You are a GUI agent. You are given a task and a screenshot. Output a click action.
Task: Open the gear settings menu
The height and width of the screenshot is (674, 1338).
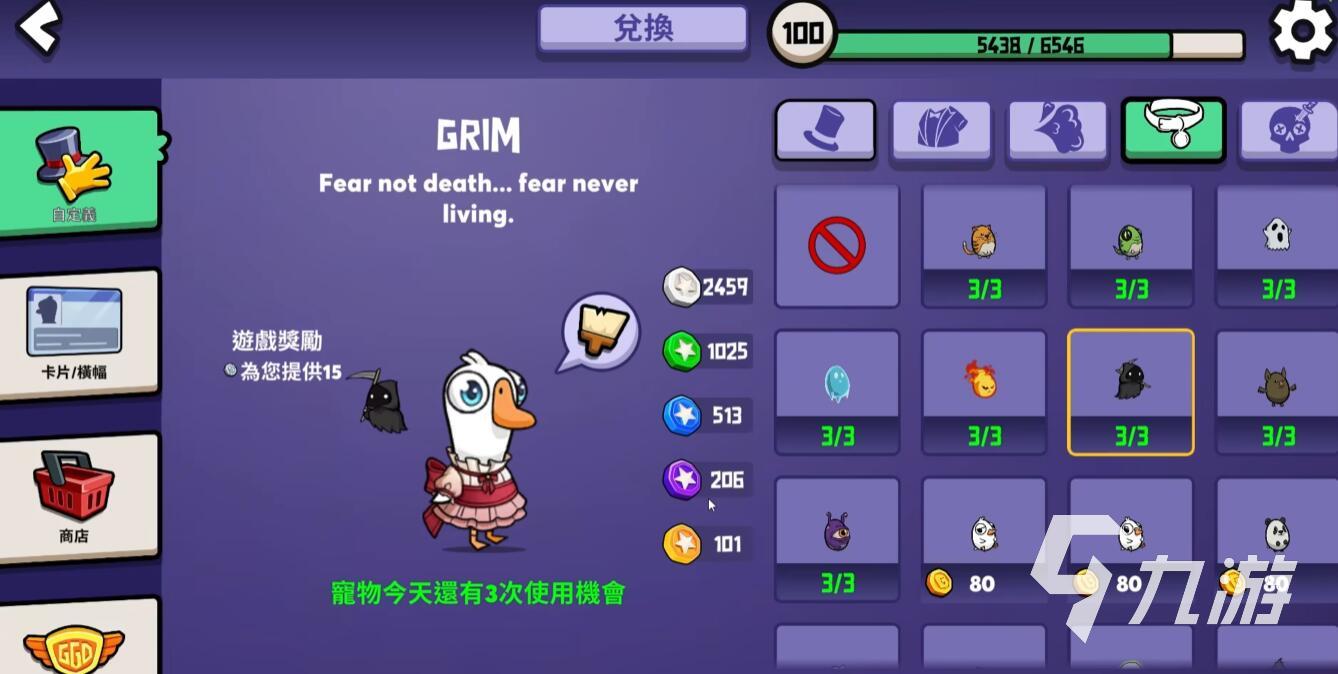coord(1301,32)
